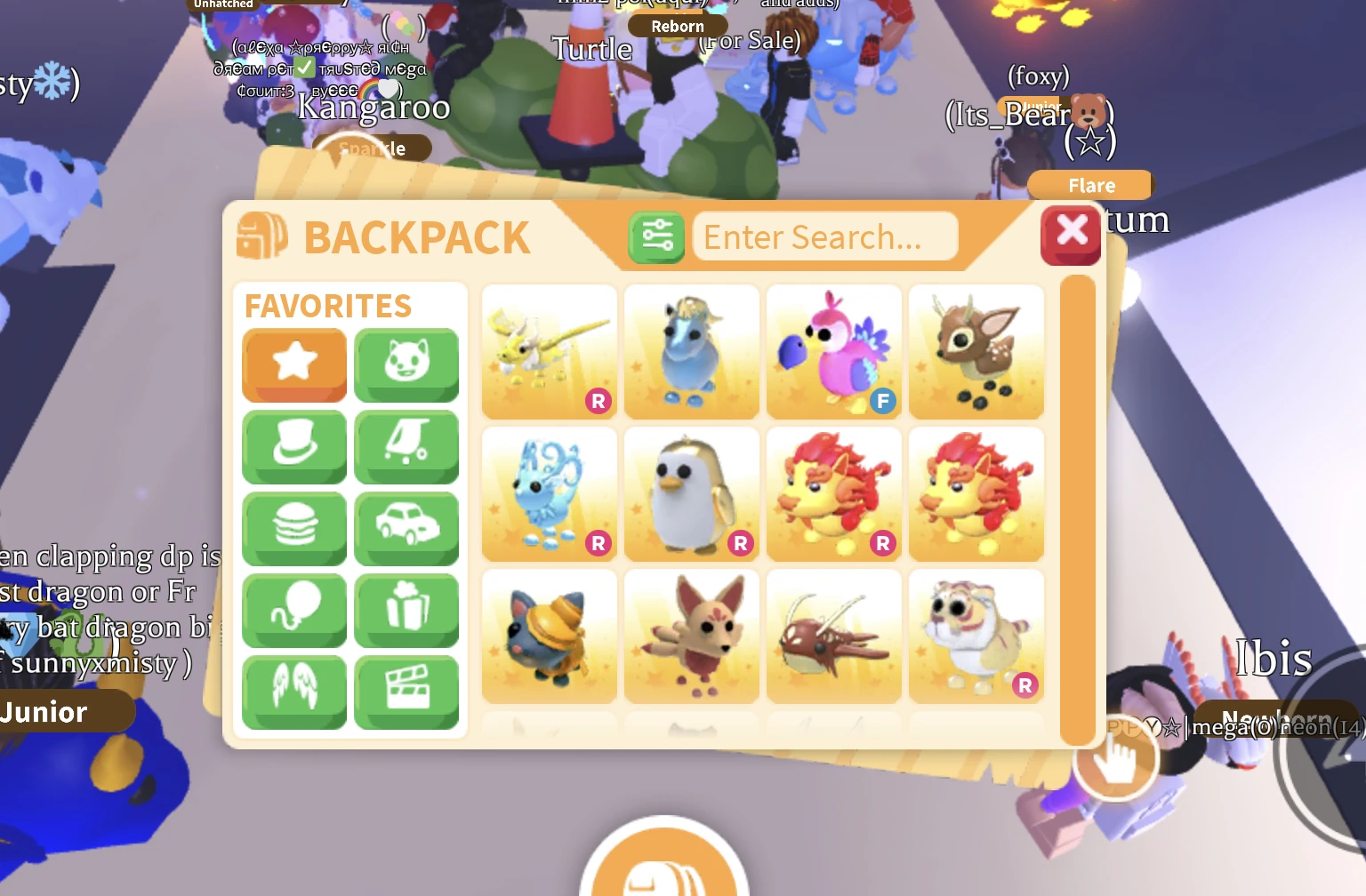Click the green search filter icon
This screenshot has width=1366, height=896.
pyautogui.click(x=656, y=236)
